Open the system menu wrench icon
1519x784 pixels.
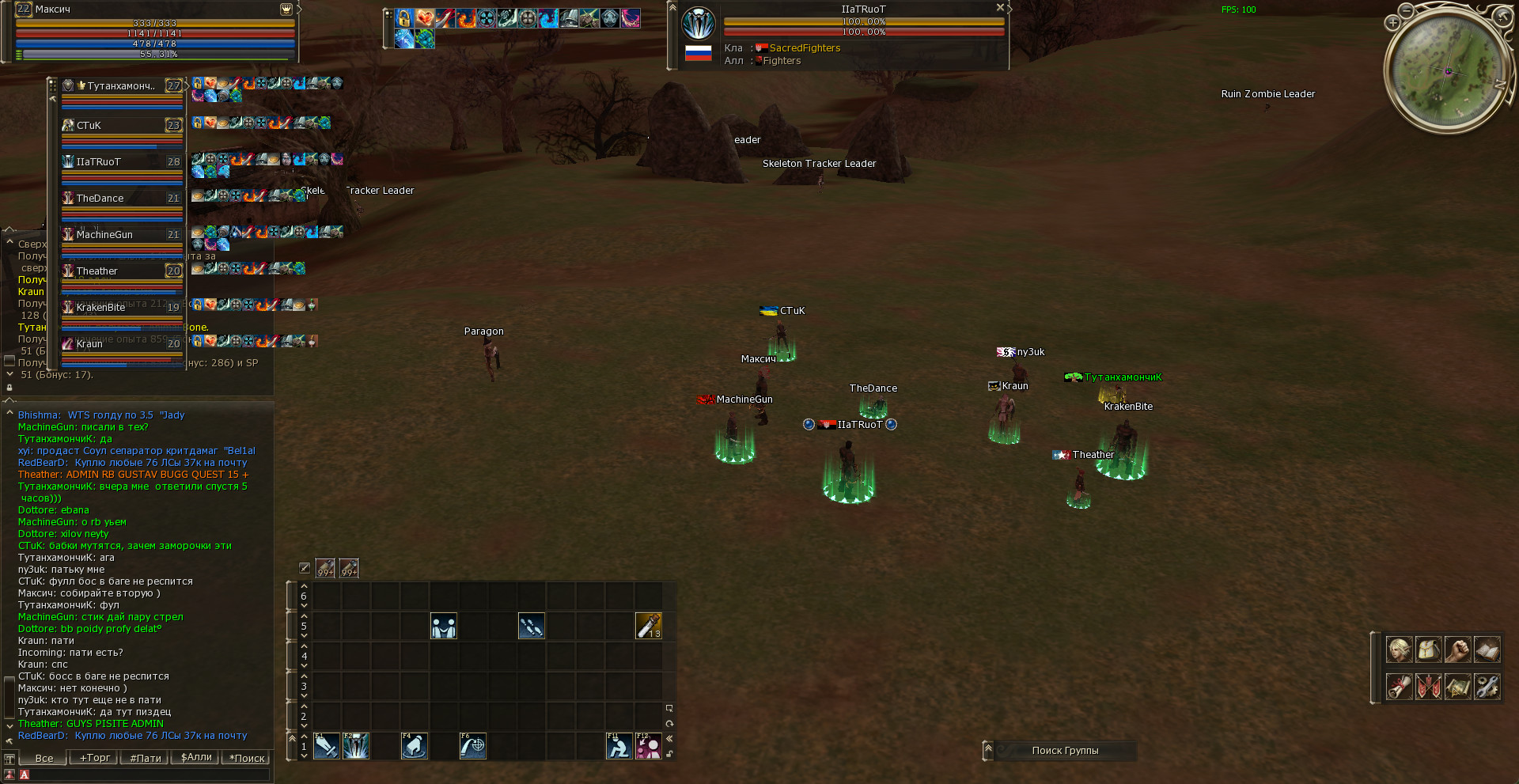tap(1487, 686)
